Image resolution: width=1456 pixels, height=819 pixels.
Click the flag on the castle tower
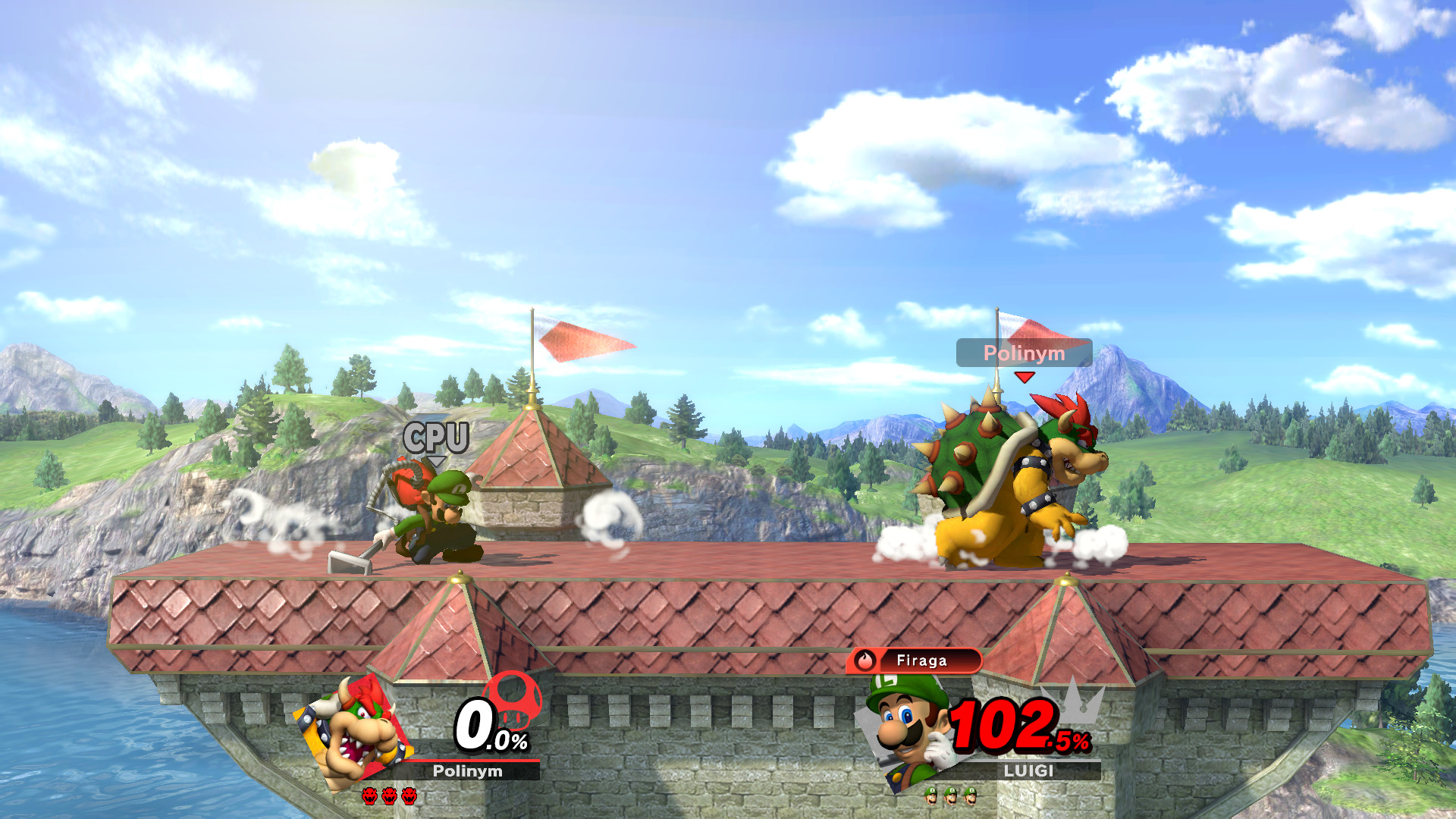pos(580,343)
